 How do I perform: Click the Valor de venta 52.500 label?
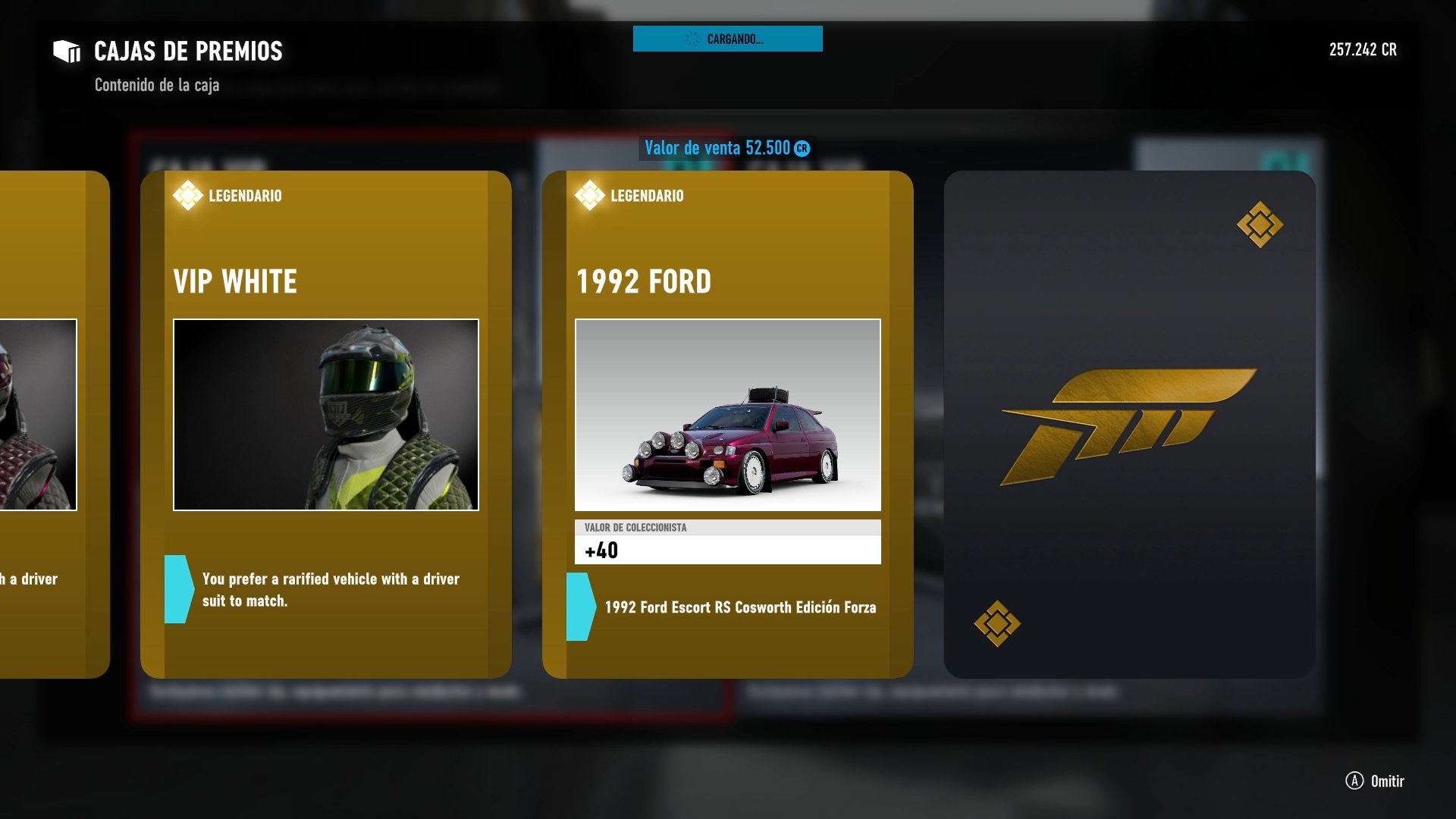[x=717, y=149]
